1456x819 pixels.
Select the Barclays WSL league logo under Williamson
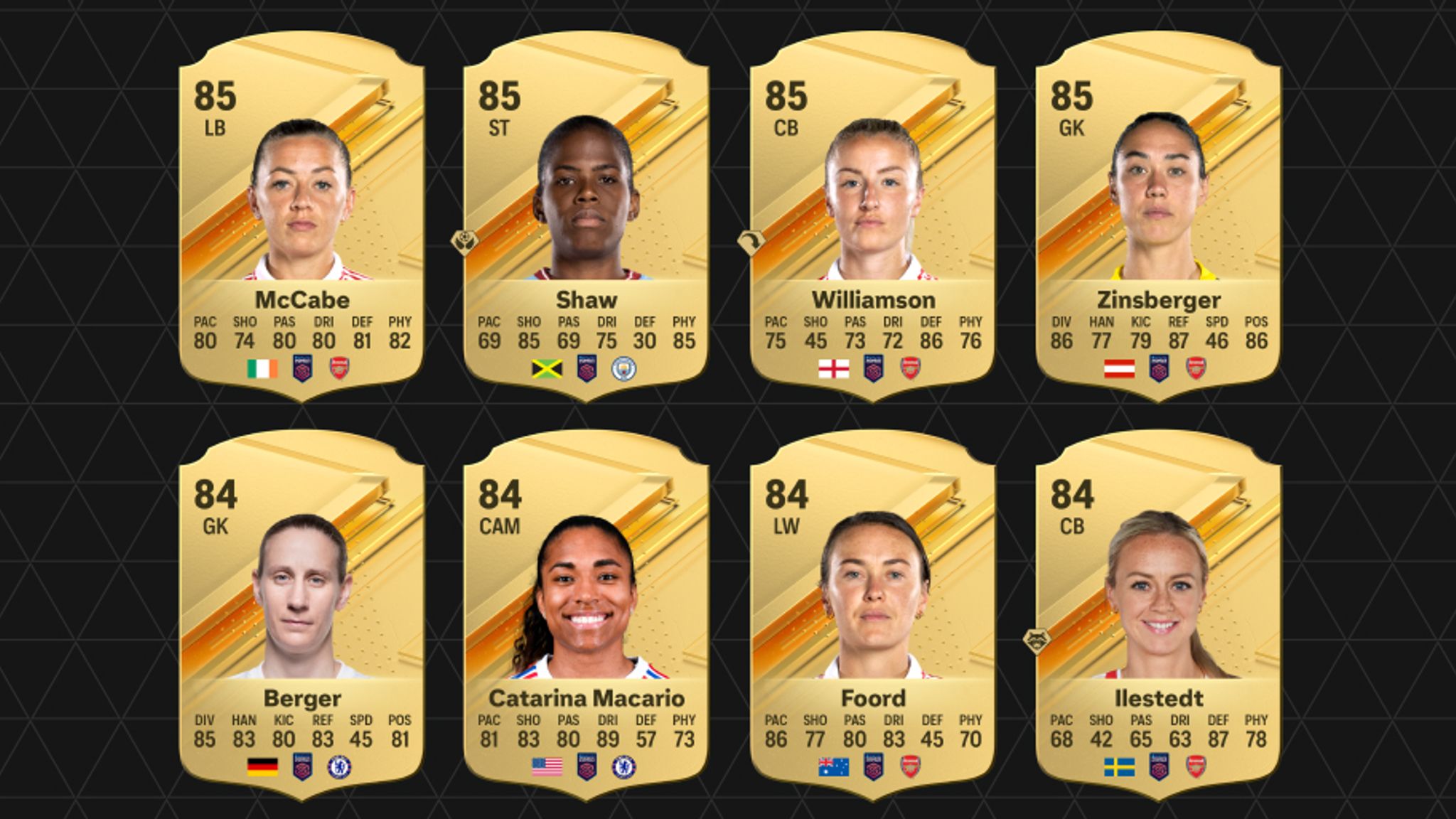pyautogui.click(x=874, y=368)
